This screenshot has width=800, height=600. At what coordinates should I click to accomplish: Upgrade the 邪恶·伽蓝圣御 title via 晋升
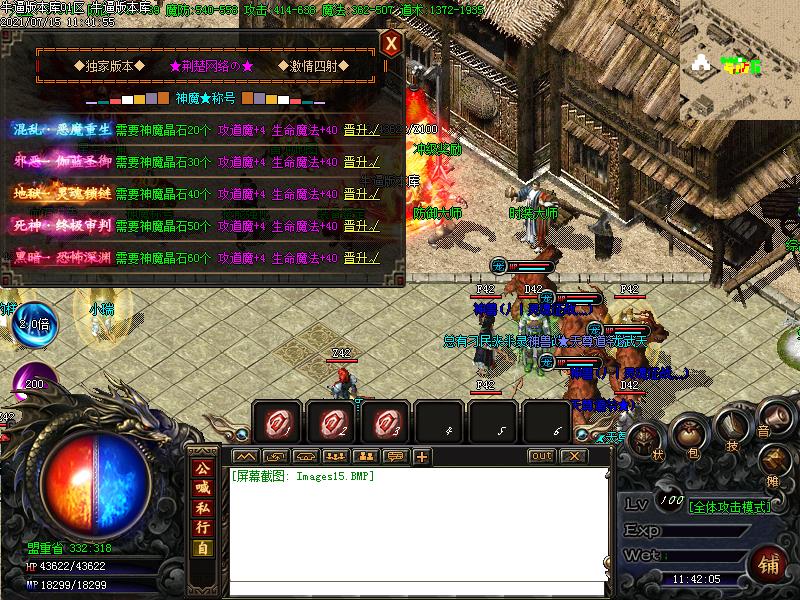click(x=360, y=161)
